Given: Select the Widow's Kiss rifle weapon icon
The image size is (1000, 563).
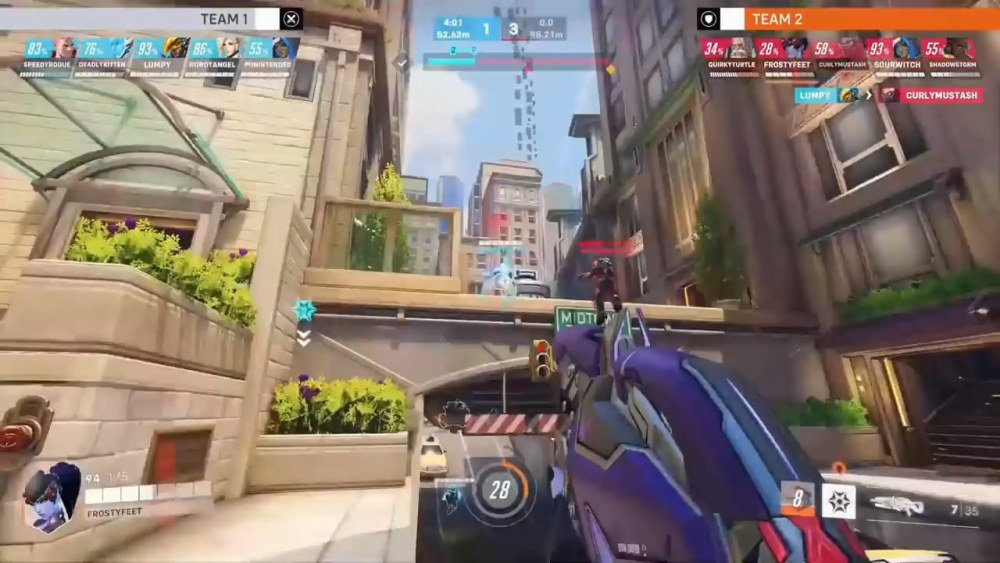Looking at the screenshot, I should tap(900, 507).
